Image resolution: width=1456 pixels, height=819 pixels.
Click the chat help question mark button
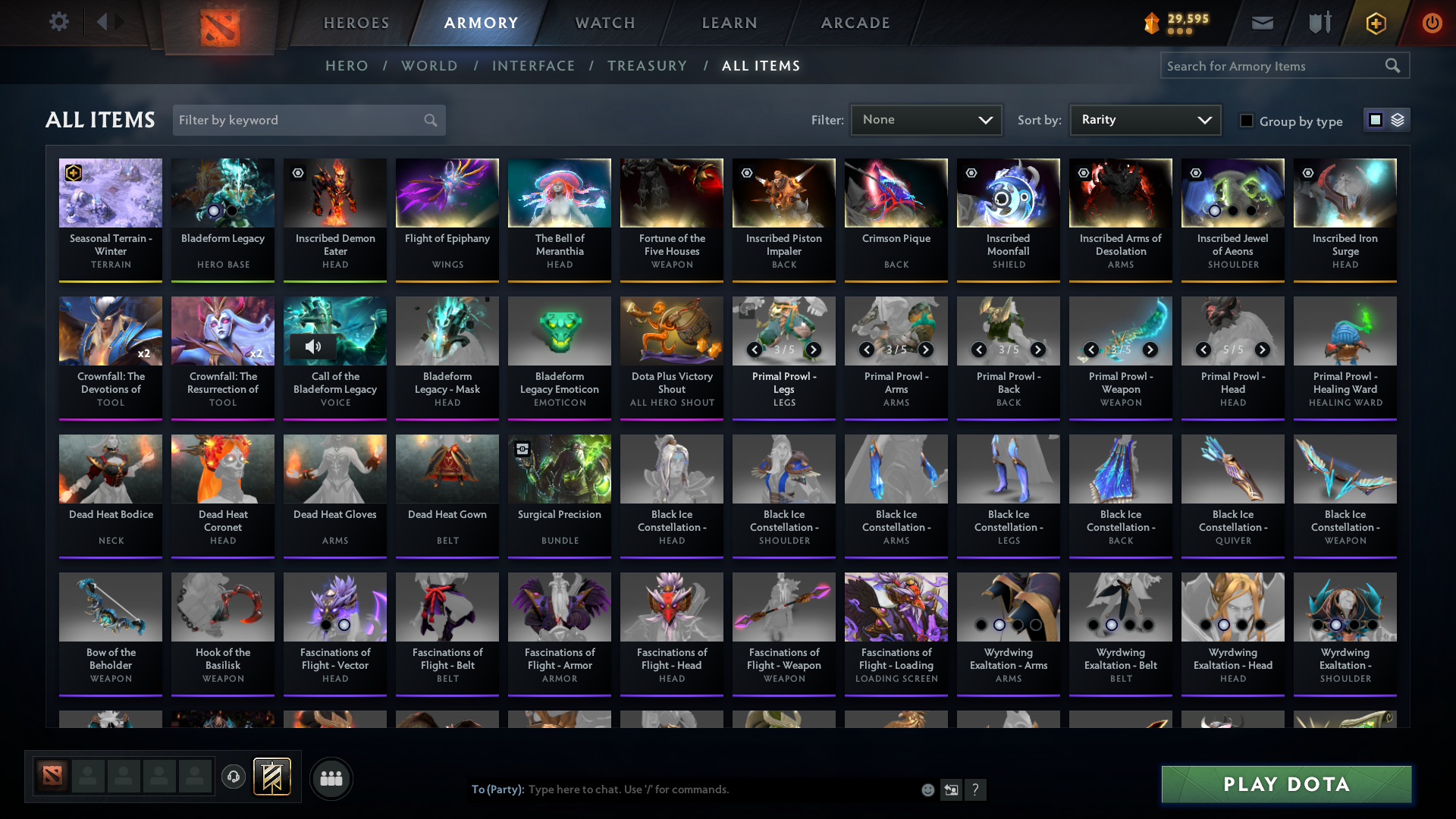(976, 789)
